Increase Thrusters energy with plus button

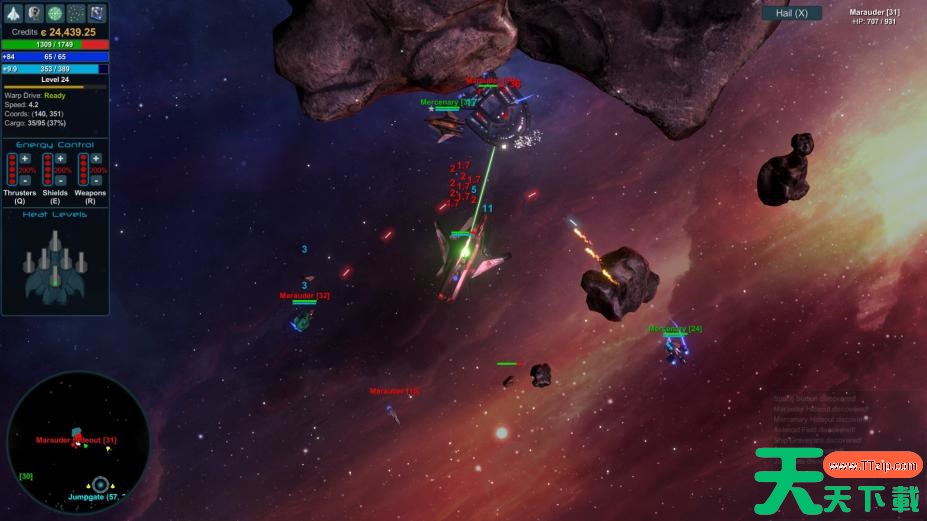(25, 159)
